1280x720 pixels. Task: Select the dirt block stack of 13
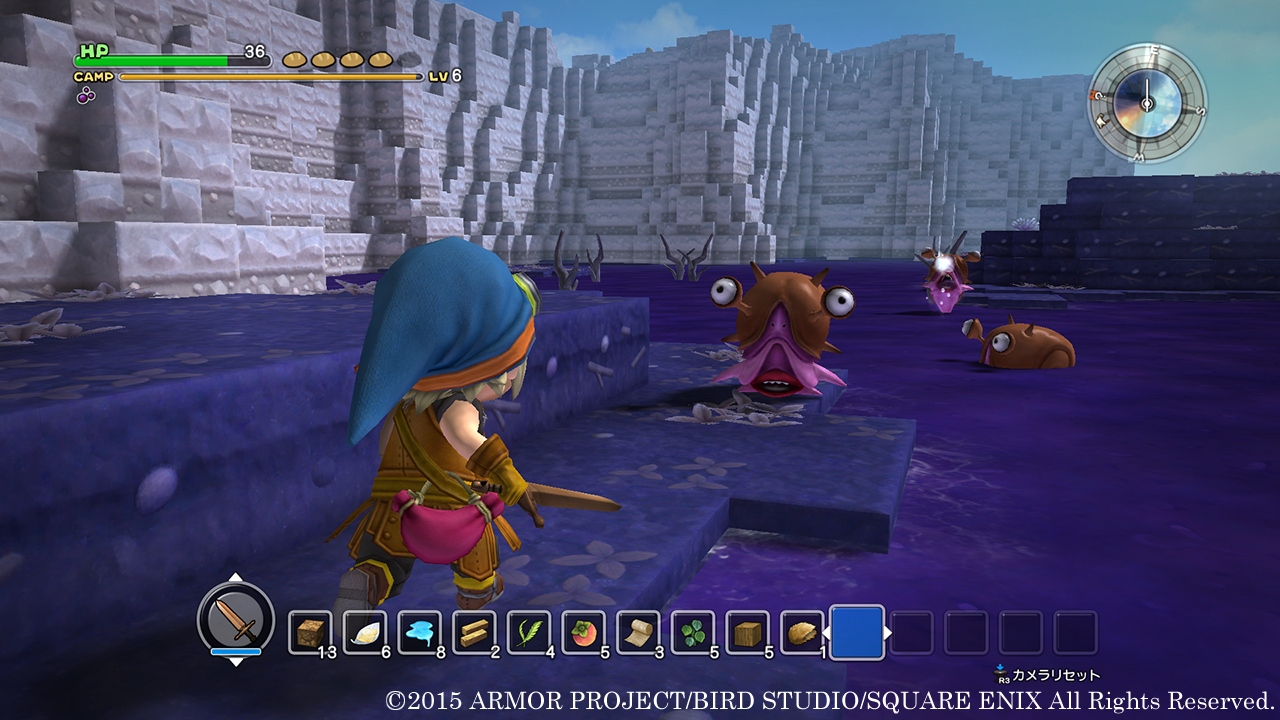click(x=311, y=629)
